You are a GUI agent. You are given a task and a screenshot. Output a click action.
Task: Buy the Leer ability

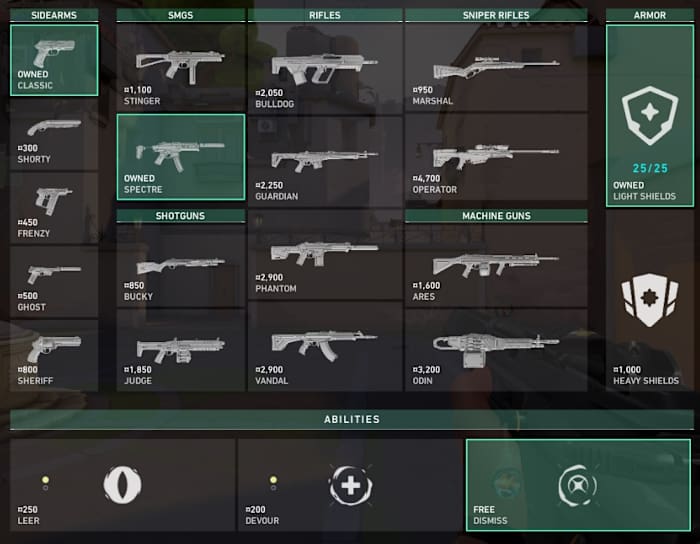pyautogui.click(x=123, y=484)
